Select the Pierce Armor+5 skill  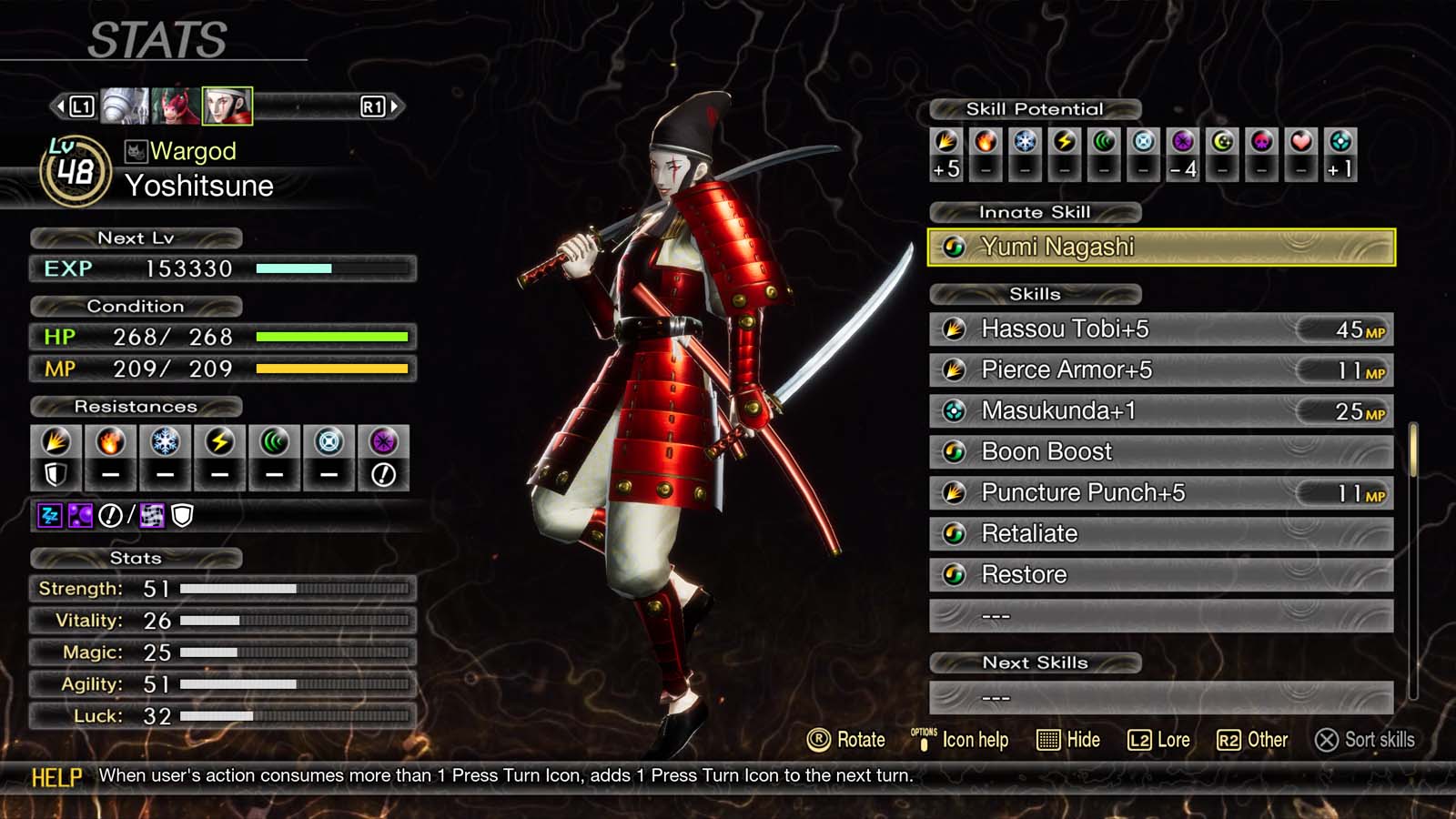pyautogui.click(x=1160, y=370)
